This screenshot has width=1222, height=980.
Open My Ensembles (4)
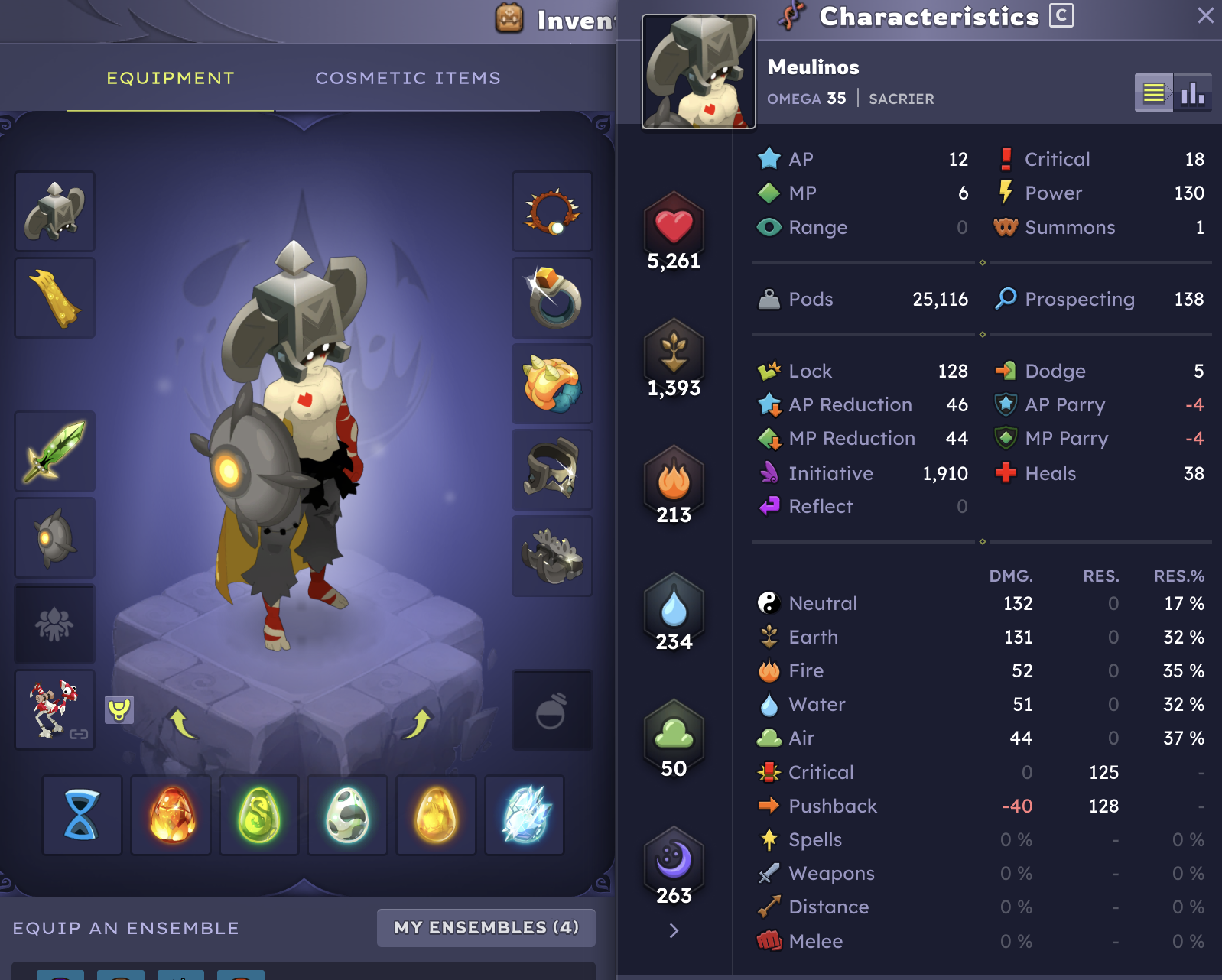(x=486, y=927)
